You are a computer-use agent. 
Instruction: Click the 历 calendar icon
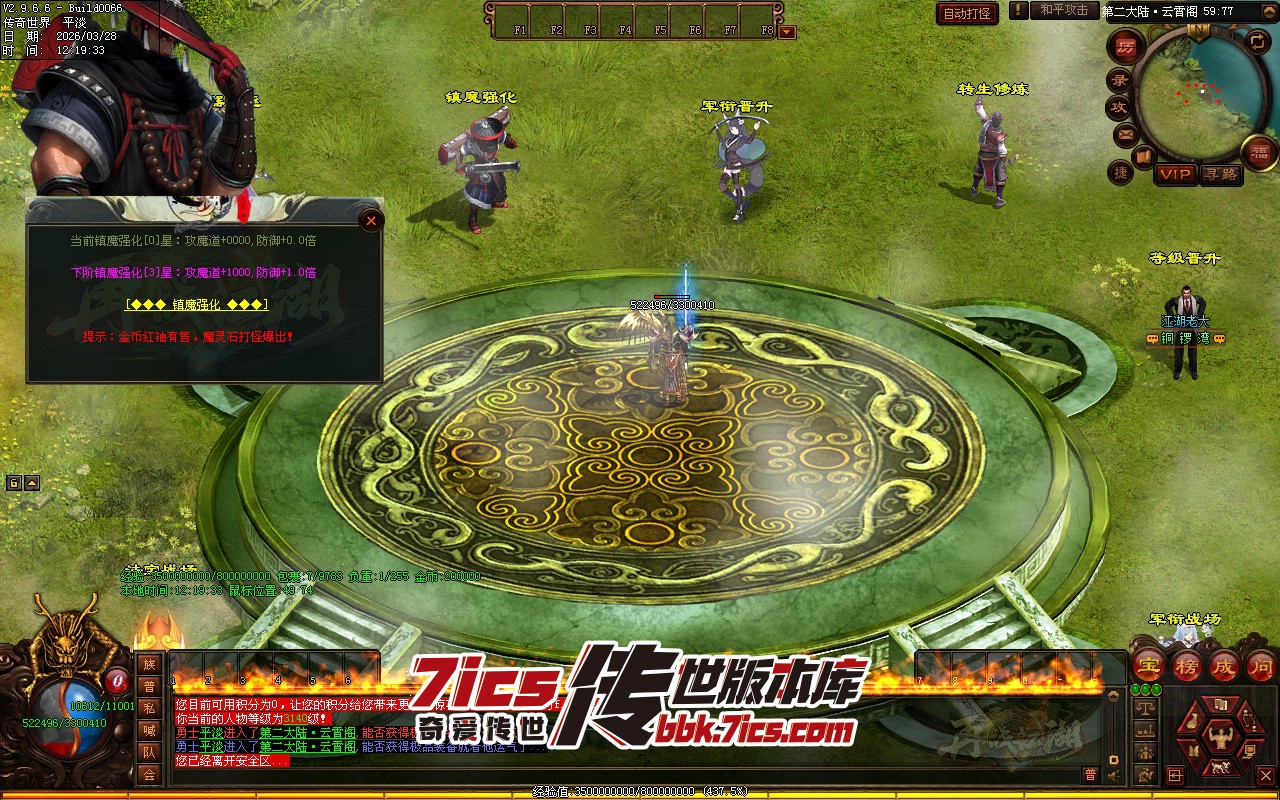[x=1126, y=47]
